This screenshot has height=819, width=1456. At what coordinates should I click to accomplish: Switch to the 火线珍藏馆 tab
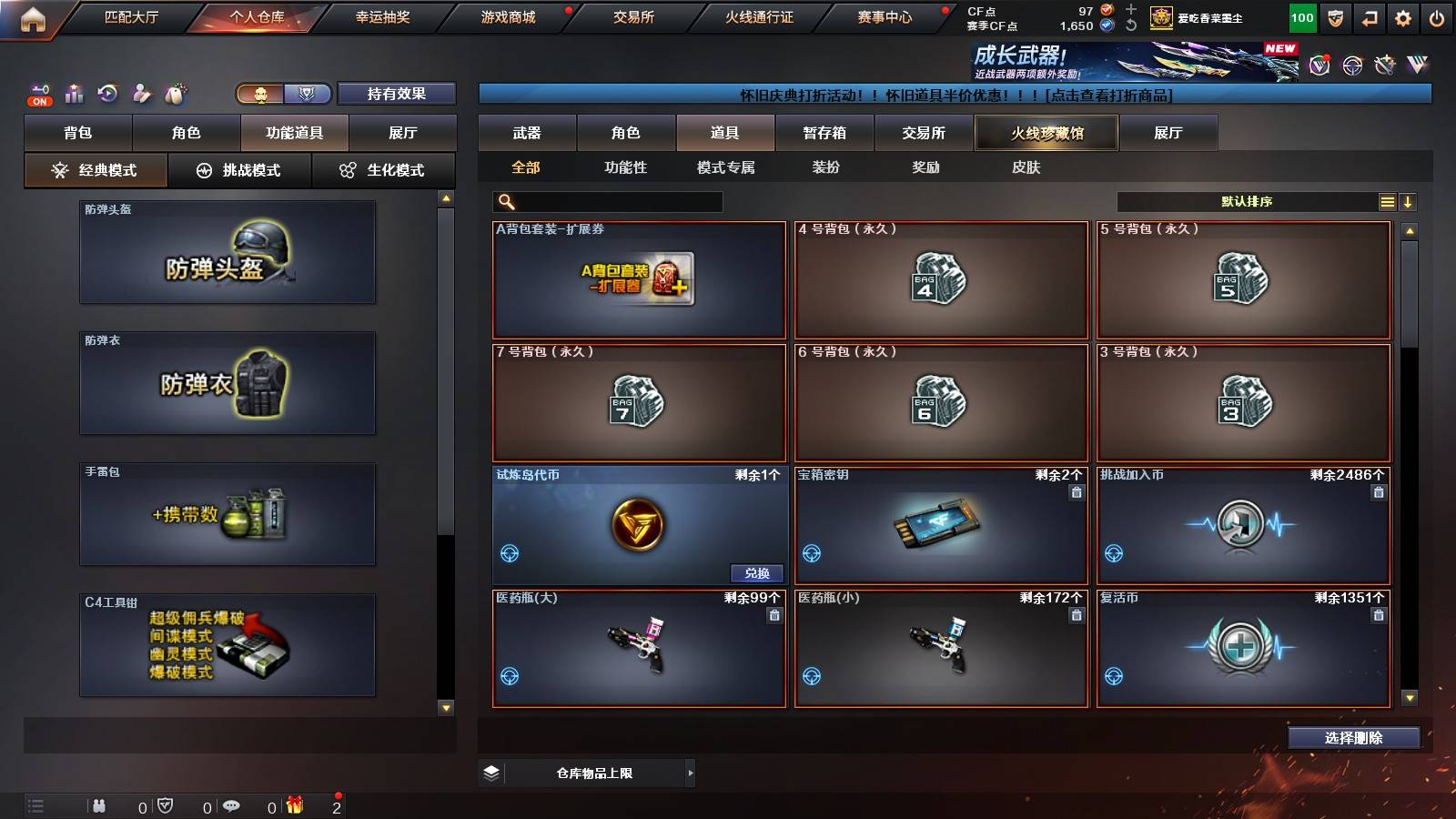pyautogui.click(x=1045, y=133)
